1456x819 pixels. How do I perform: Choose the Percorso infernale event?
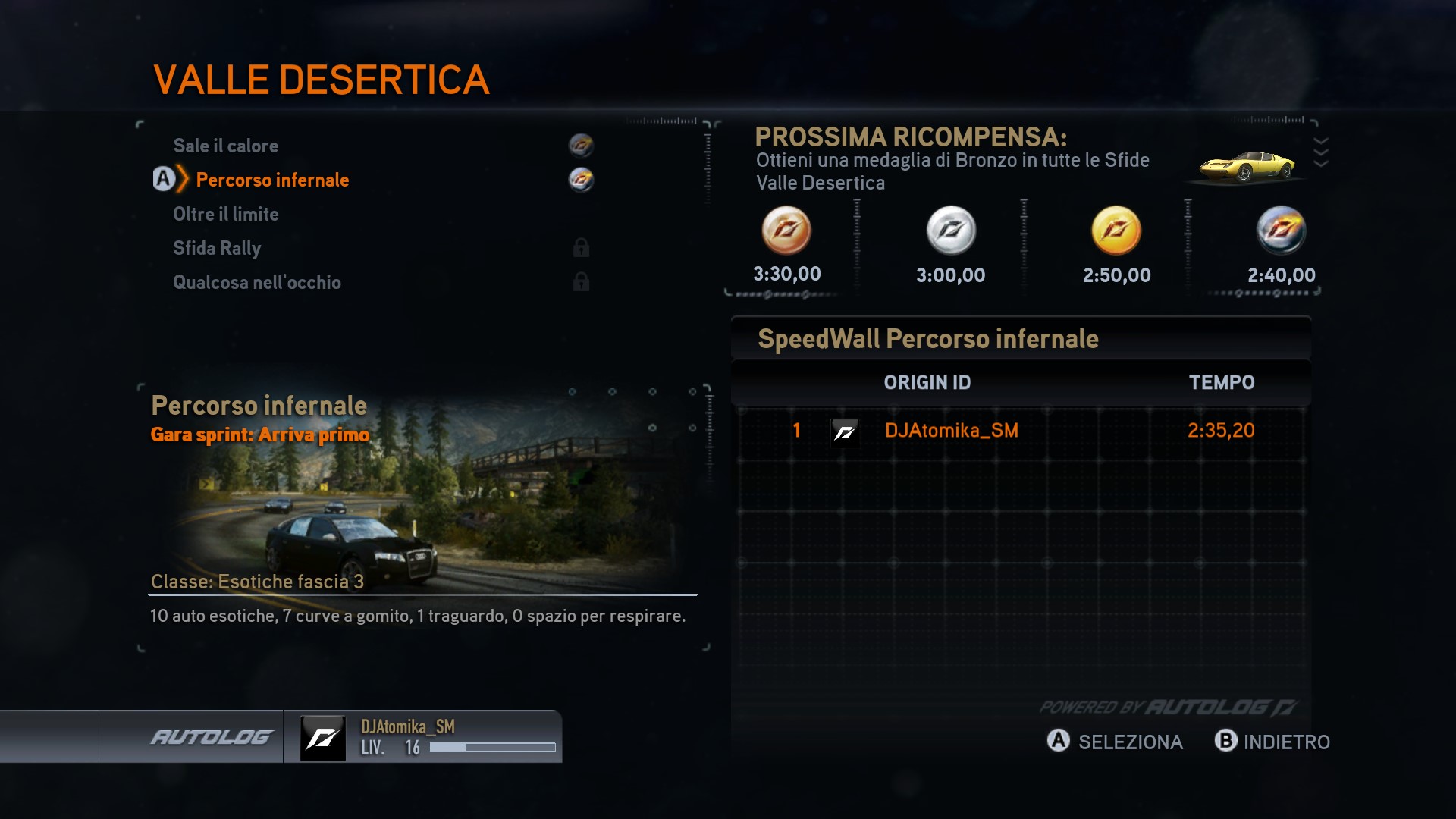click(272, 180)
